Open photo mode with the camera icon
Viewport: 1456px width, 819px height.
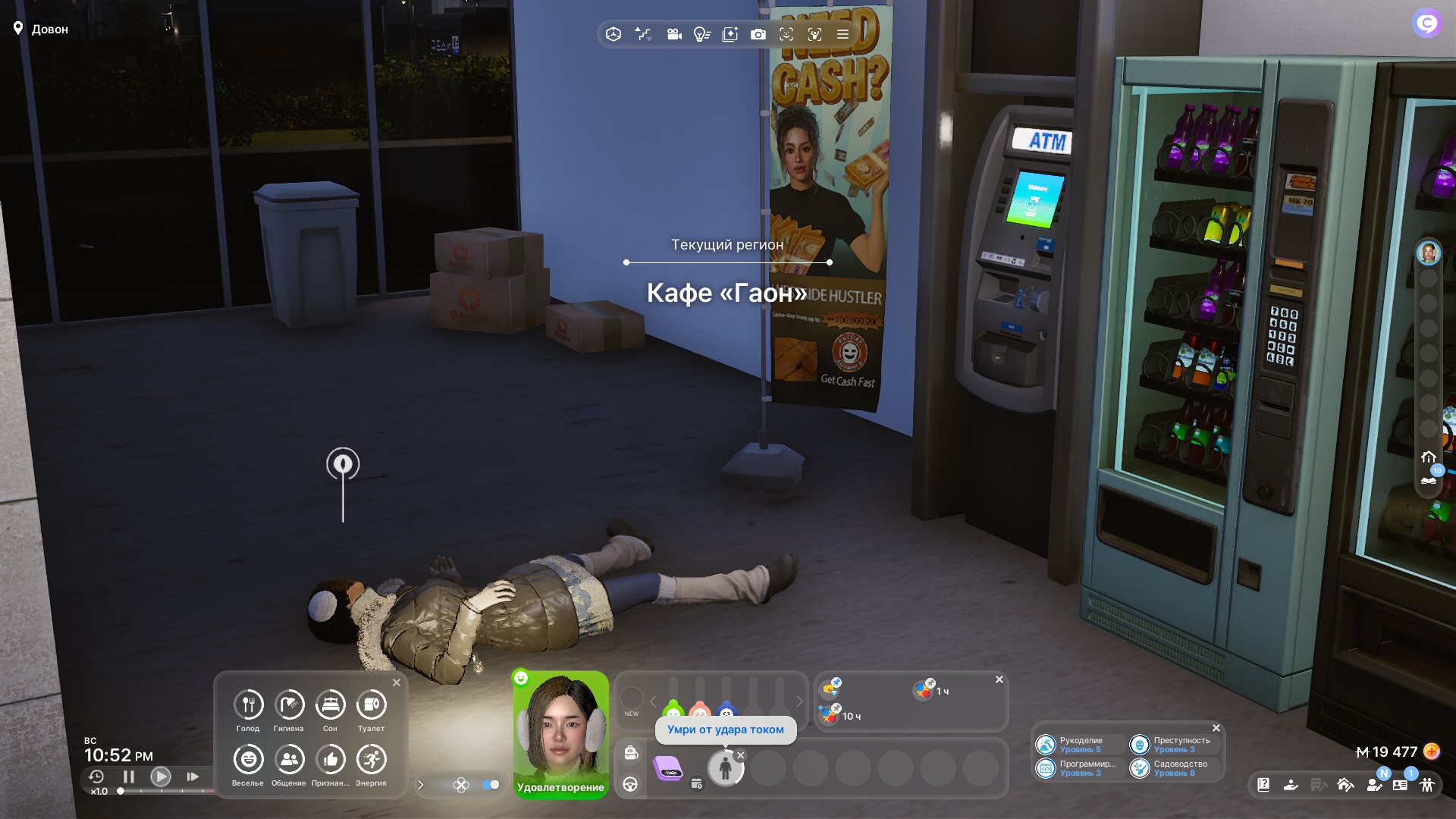point(758,34)
